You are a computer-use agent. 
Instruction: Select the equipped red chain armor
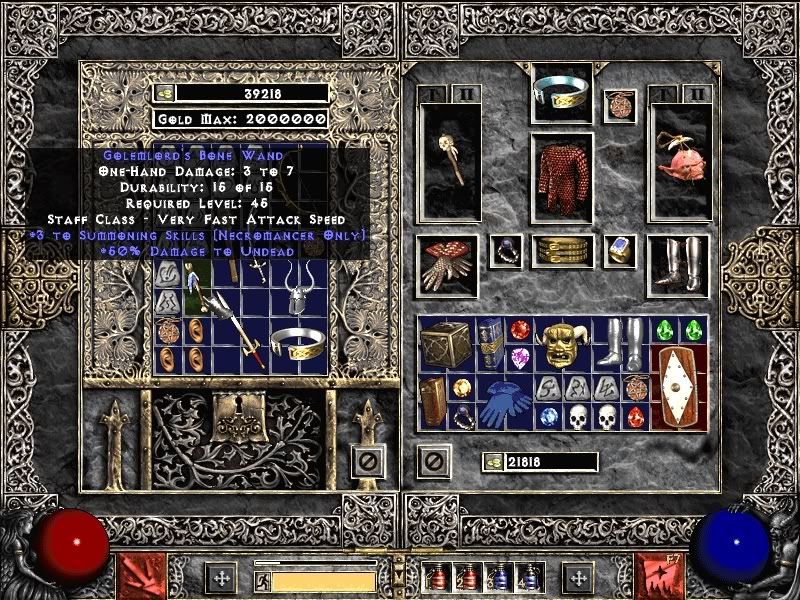click(561, 174)
